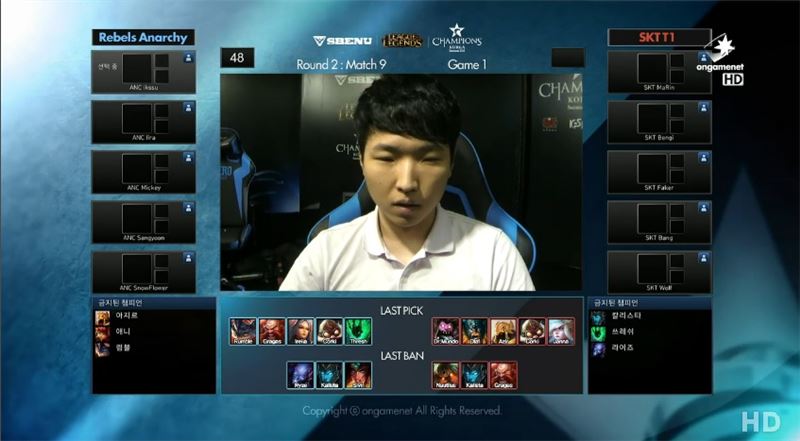This screenshot has height=441, width=800.
Task: Click the SKT Bang player slot
Action: tap(660, 222)
